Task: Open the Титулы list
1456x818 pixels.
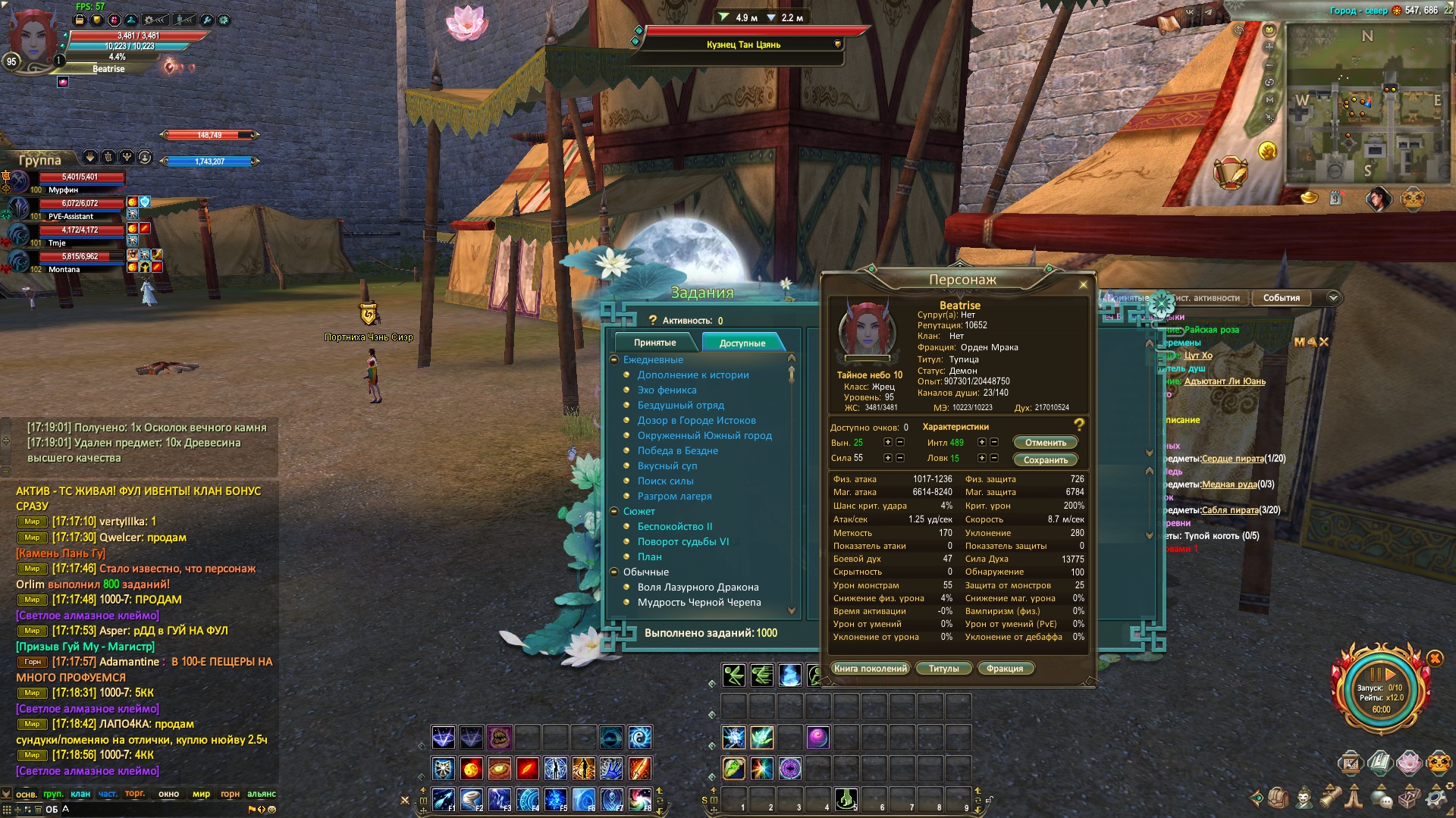Action: pyautogui.click(x=943, y=669)
